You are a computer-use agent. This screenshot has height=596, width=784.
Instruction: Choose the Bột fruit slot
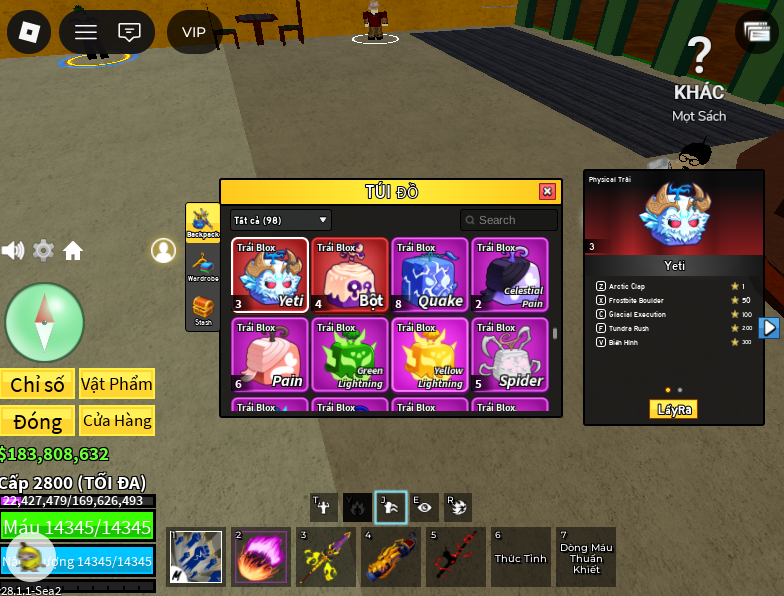click(x=350, y=275)
